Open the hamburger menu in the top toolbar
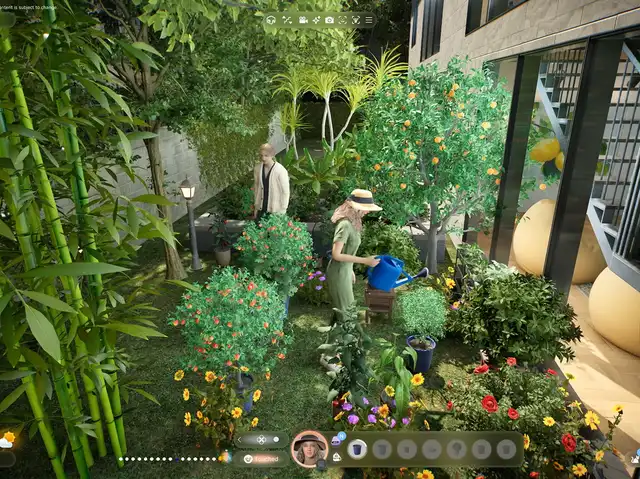This screenshot has height=479, width=640. (369, 20)
